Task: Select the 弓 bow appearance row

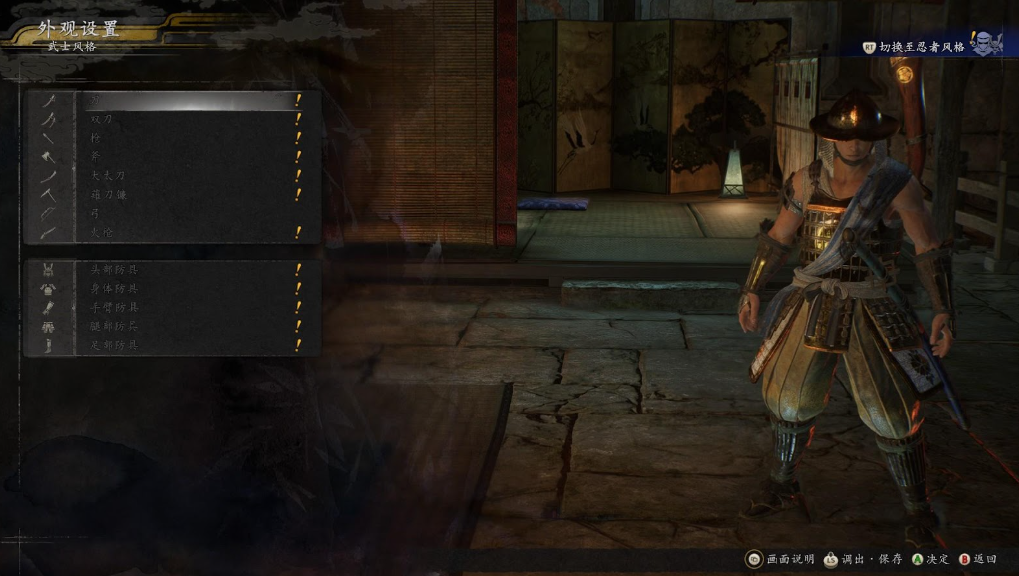Action: pyautogui.click(x=170, y=214)
